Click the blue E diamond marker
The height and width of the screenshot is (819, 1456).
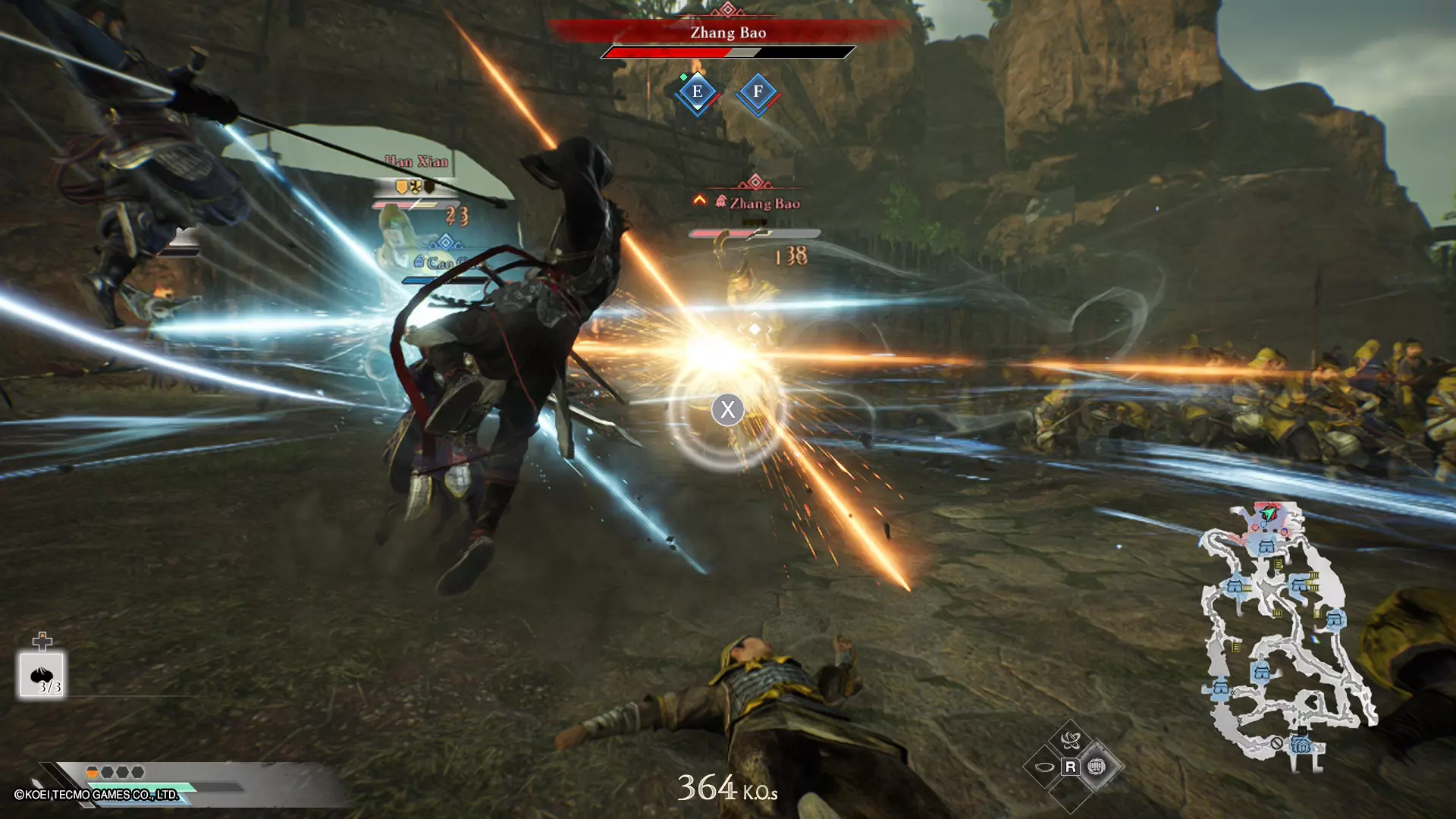tap(697, 93)
